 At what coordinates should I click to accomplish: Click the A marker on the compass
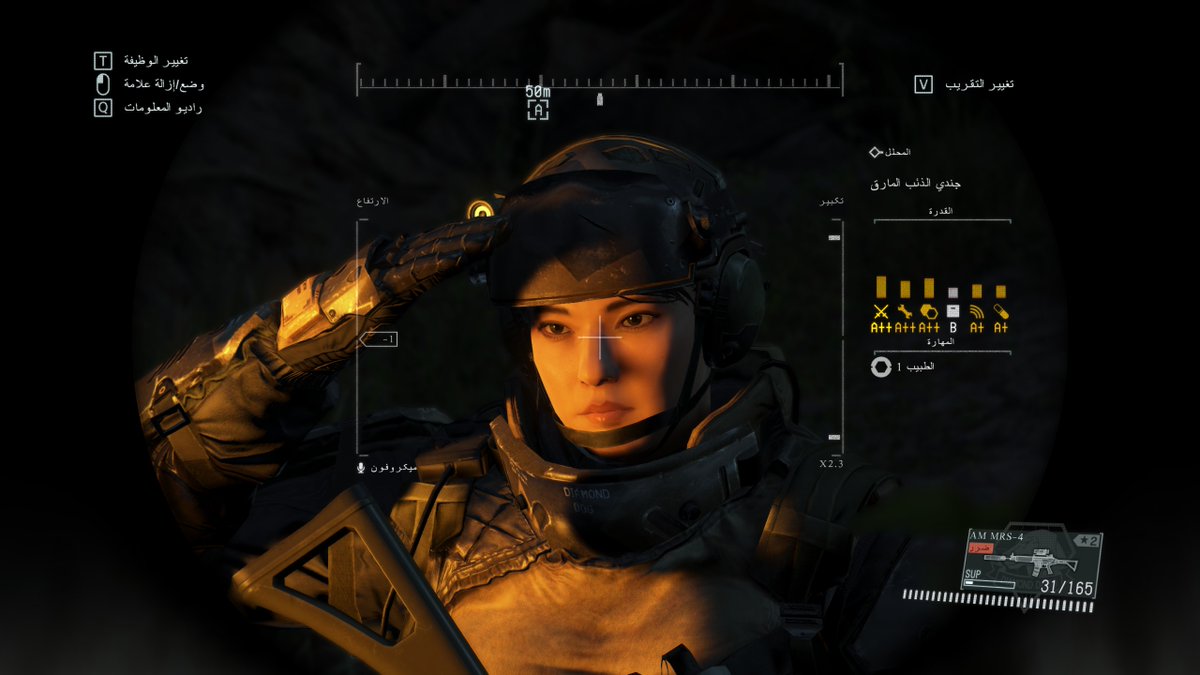point(538,110)
